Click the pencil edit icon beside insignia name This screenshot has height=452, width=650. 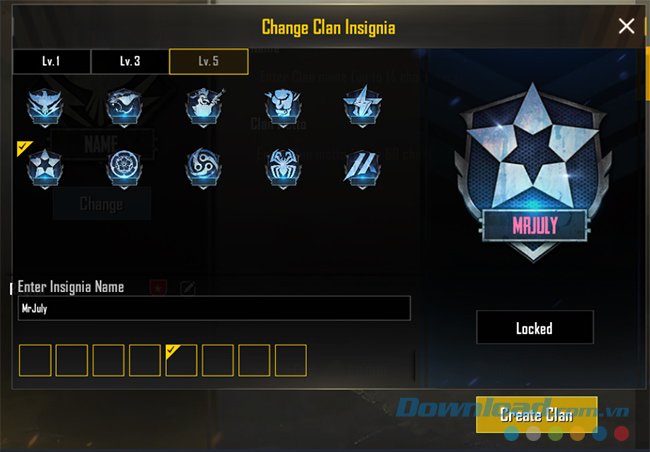coord(187,288)
